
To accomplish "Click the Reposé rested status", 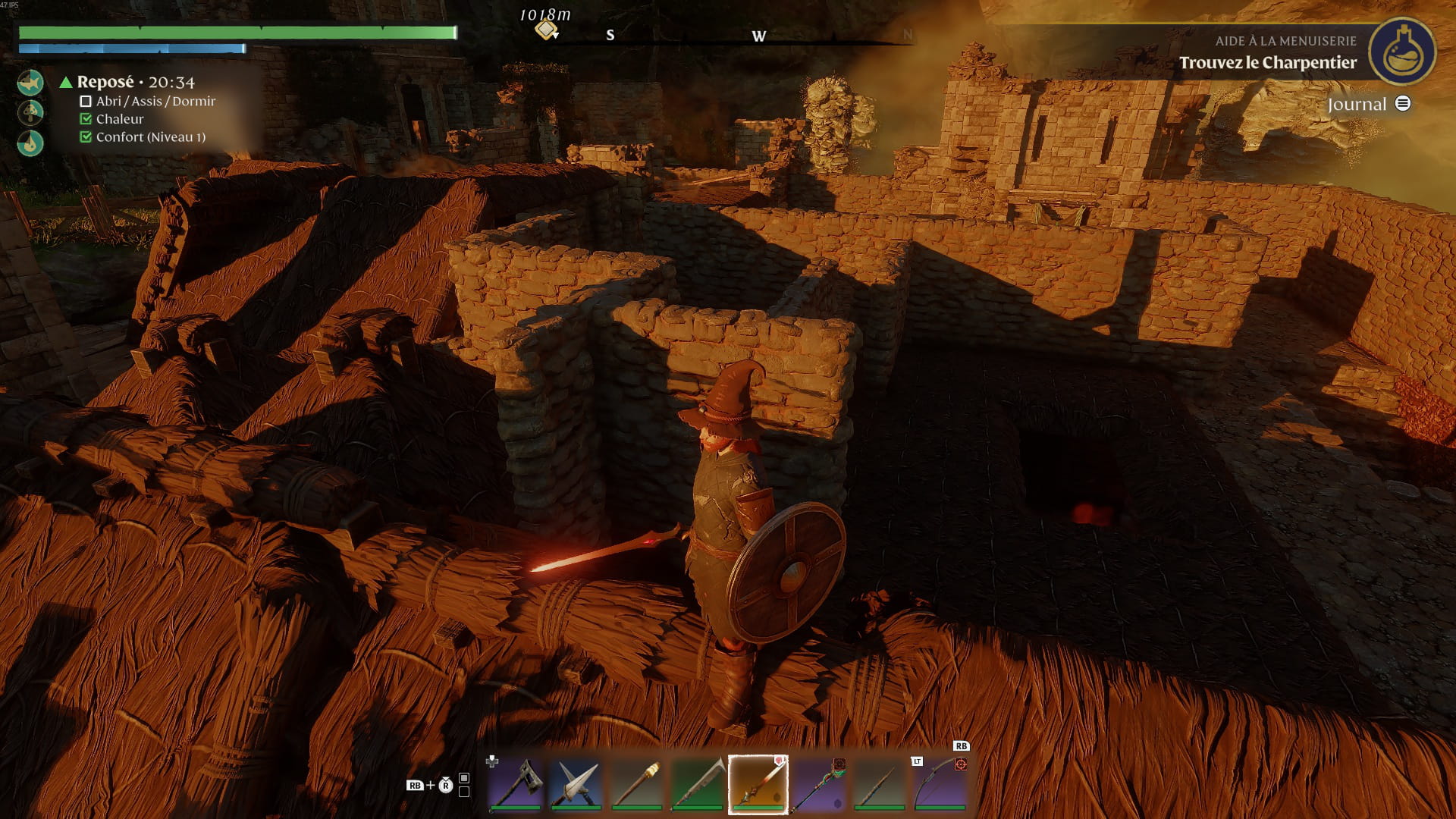I will (105, 82).
